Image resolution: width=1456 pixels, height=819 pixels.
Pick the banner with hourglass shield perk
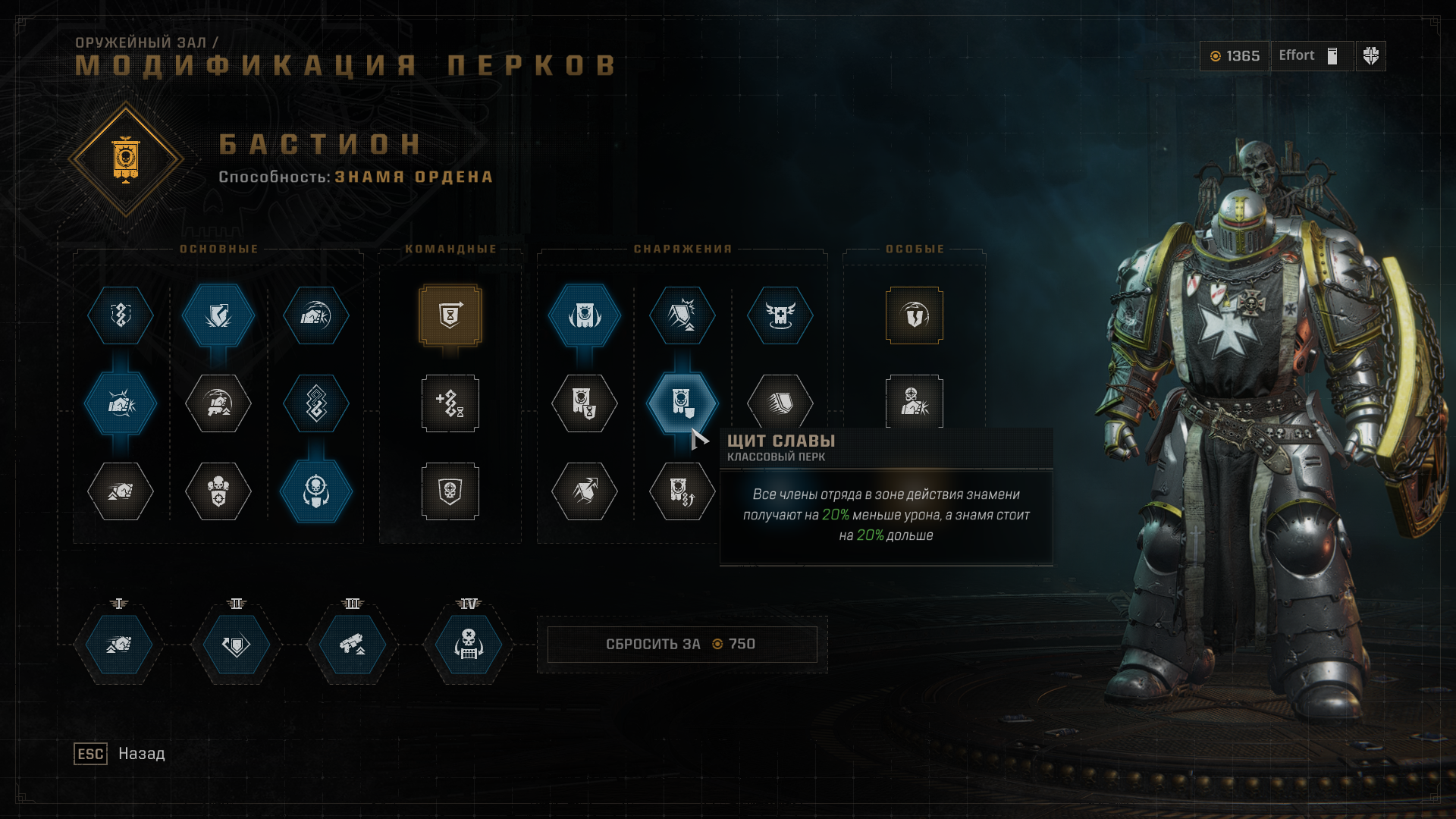pyautogui.click(x=584, y=403)
